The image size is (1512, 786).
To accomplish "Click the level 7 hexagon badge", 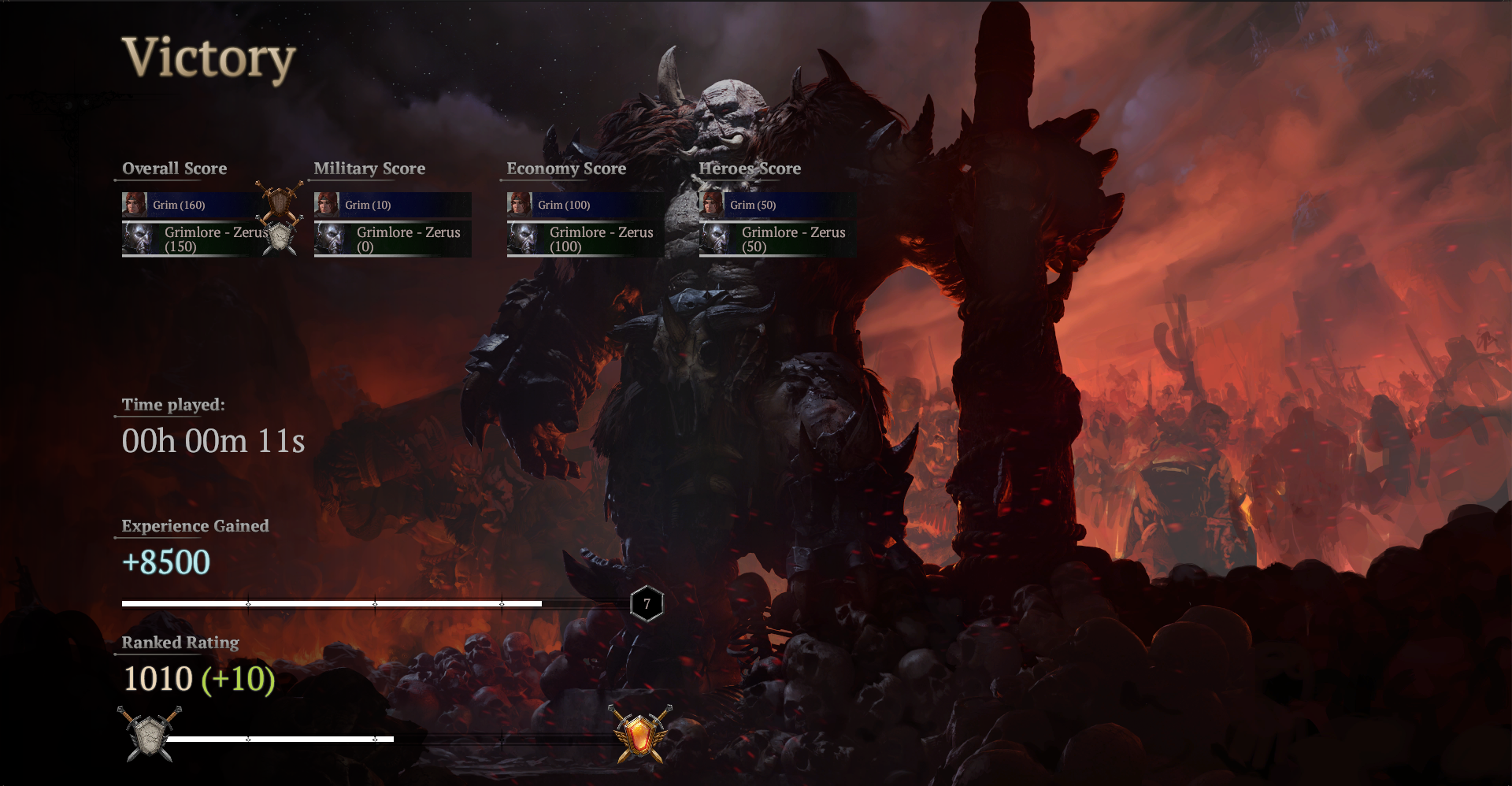I will (647, 604).
